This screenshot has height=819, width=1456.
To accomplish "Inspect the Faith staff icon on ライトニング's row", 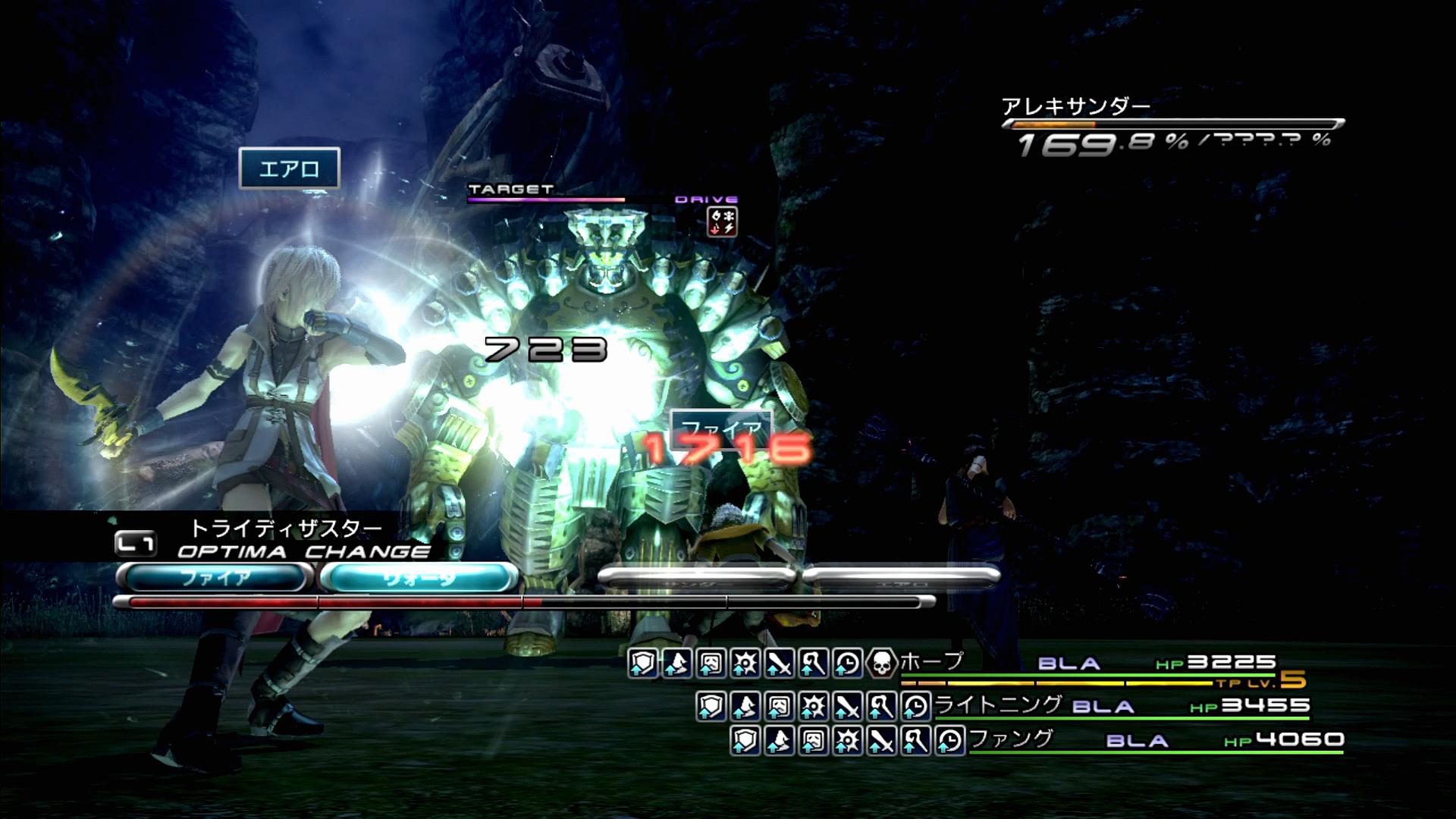I will click(881, 707).
